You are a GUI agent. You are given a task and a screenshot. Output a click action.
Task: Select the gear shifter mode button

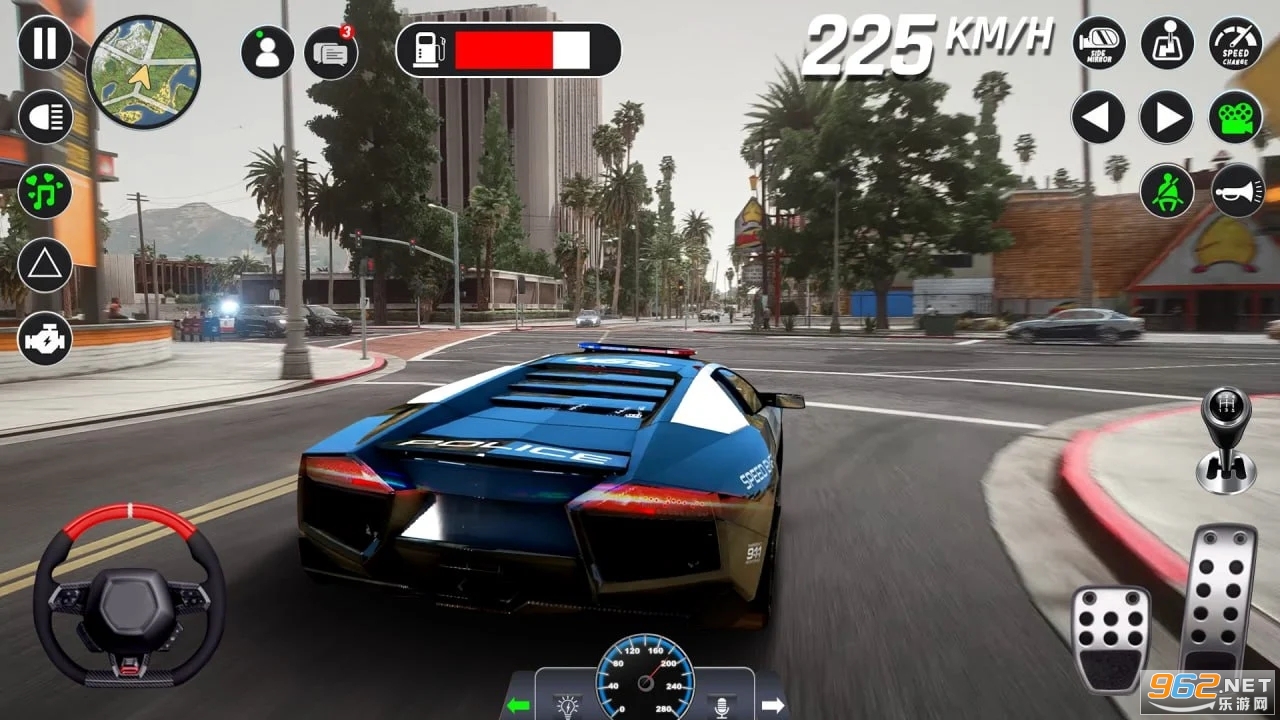1167,43
